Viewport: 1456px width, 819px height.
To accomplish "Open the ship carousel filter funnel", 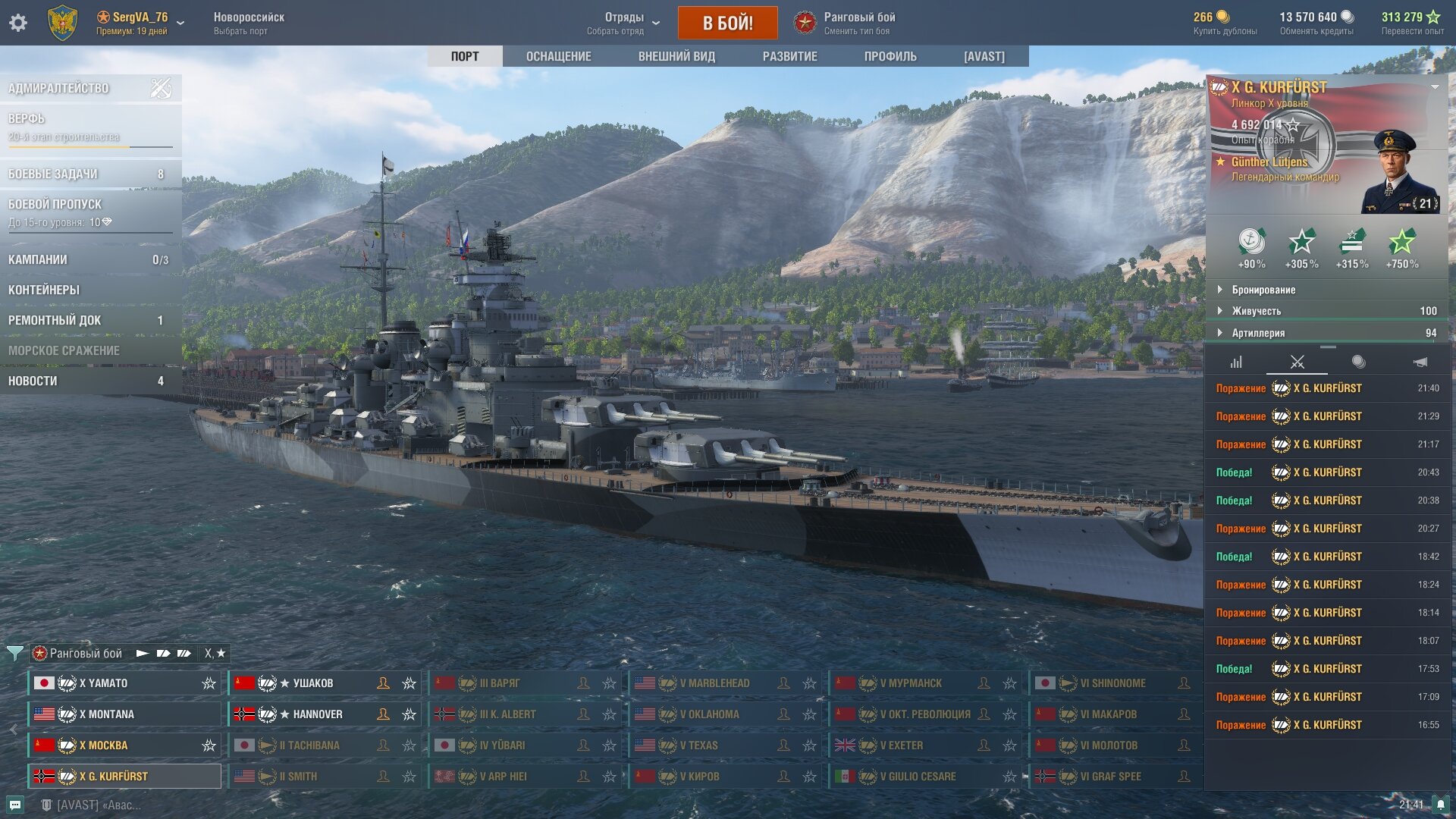I will click(x=14, y=653).
